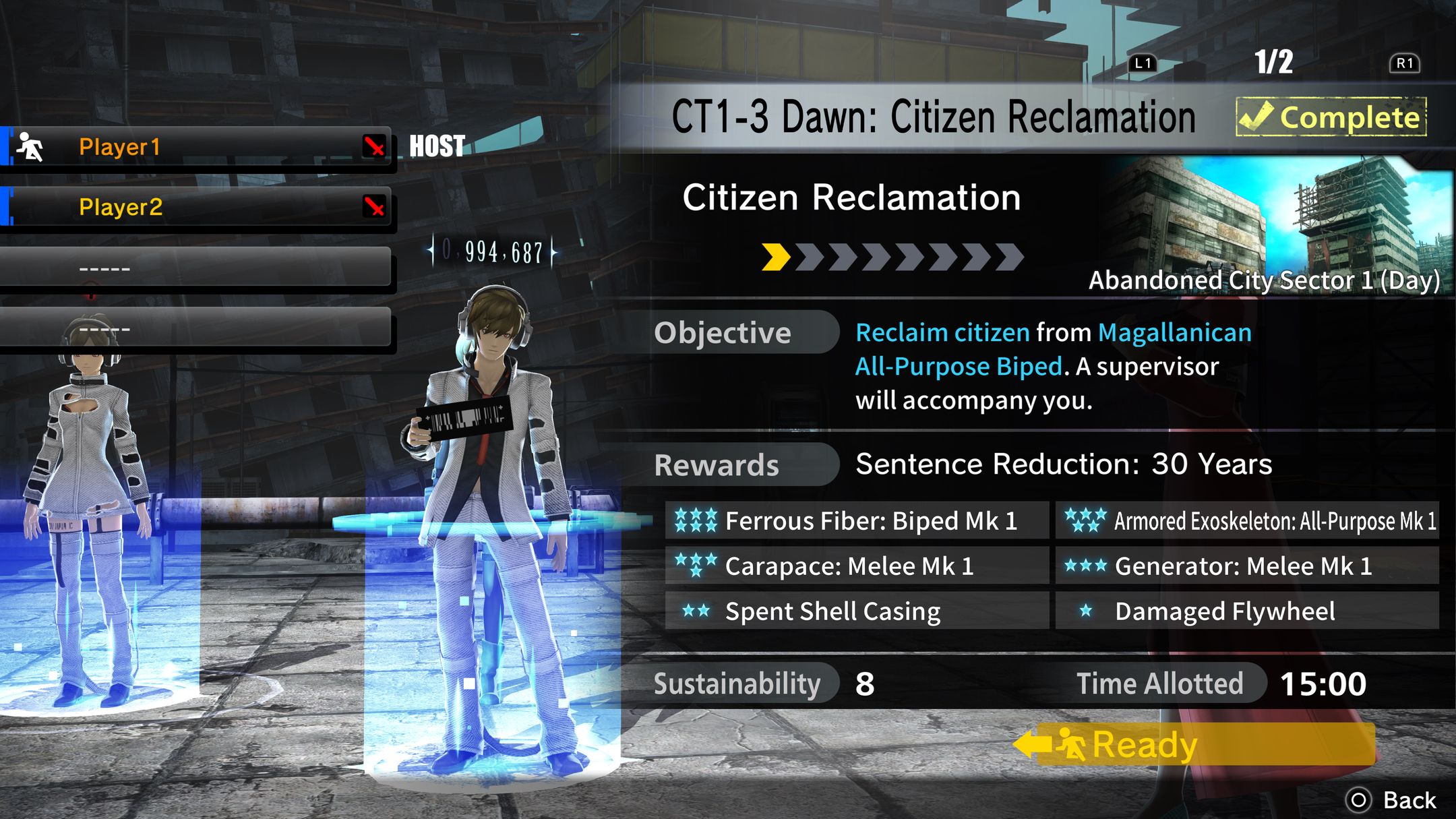1456x819 pixels.
Task: Select the Generator: Melee Mk 1 reward
Action: (1247, 566)
